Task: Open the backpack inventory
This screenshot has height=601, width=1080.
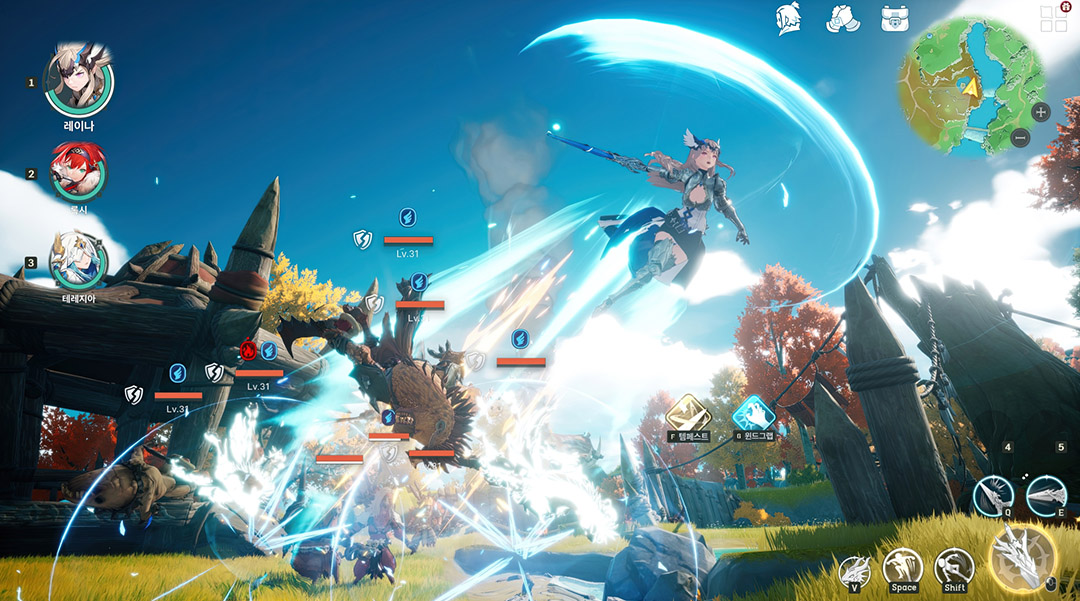Action: tap(894, 18)
